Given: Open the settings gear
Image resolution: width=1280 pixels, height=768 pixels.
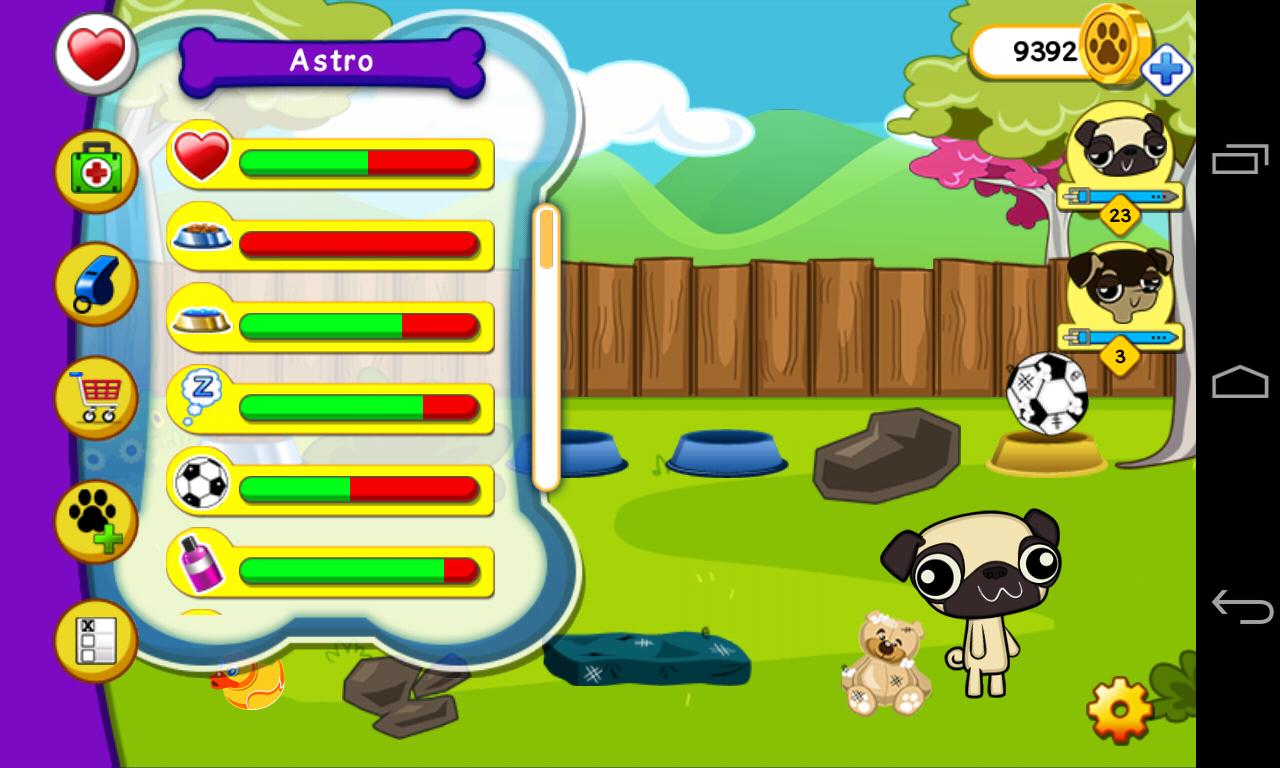Looking at the screenshot, I should [1118, 706].
